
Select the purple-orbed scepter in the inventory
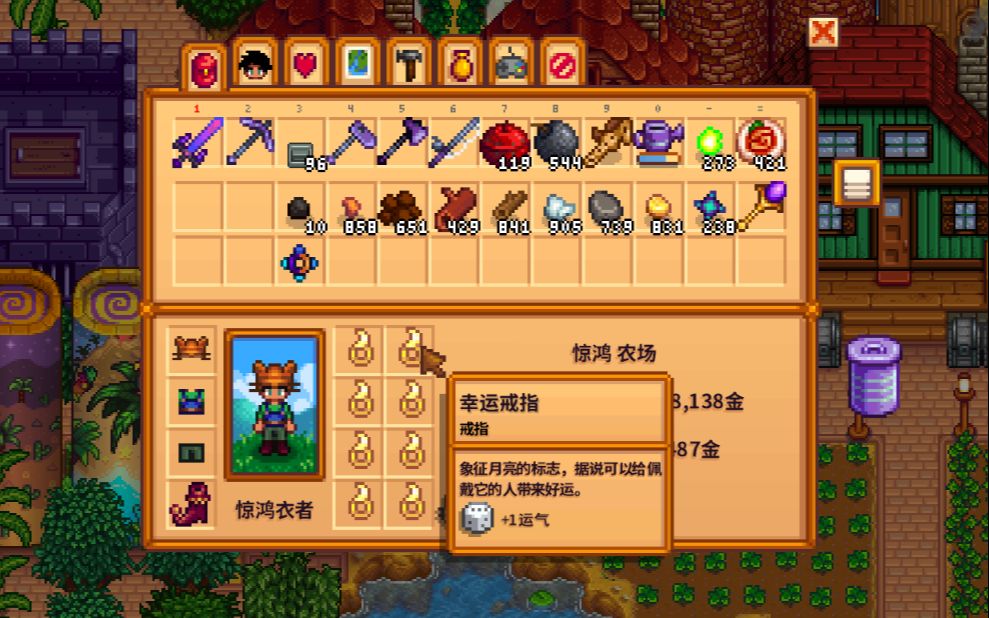pyautogui.click(x=762, y=208)
